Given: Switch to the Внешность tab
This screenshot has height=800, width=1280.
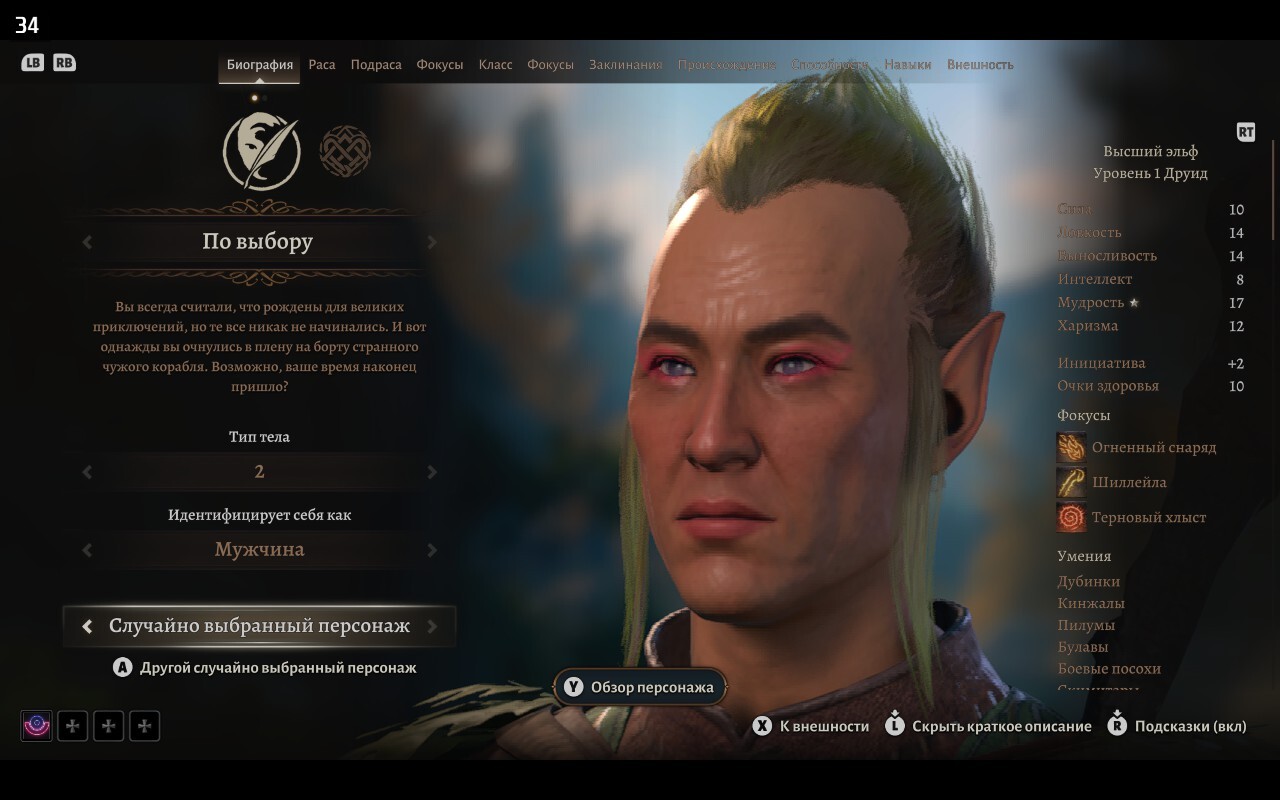Looking at the screenshot, I should point(980,65).
